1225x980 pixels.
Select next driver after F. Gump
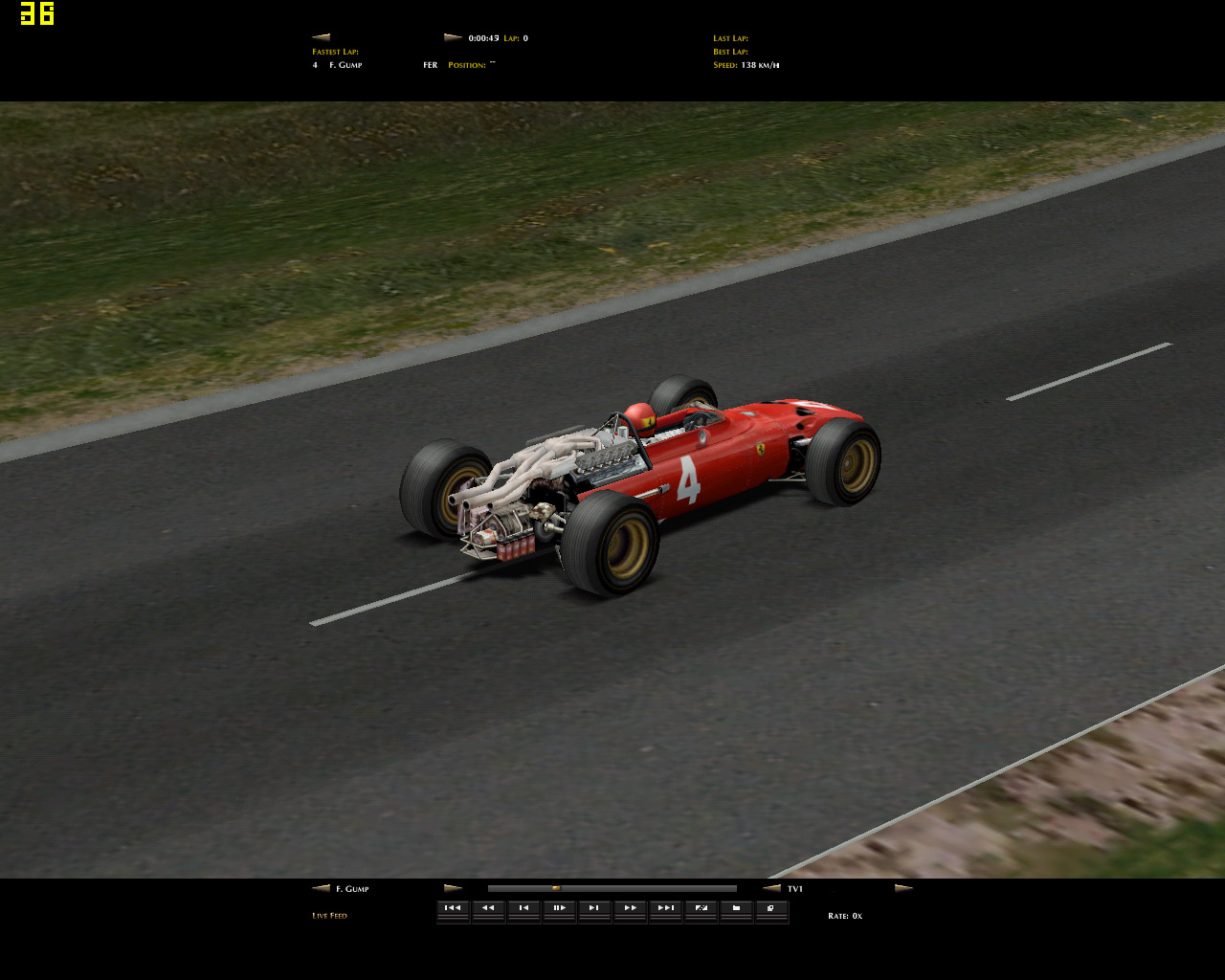[453, 888]
